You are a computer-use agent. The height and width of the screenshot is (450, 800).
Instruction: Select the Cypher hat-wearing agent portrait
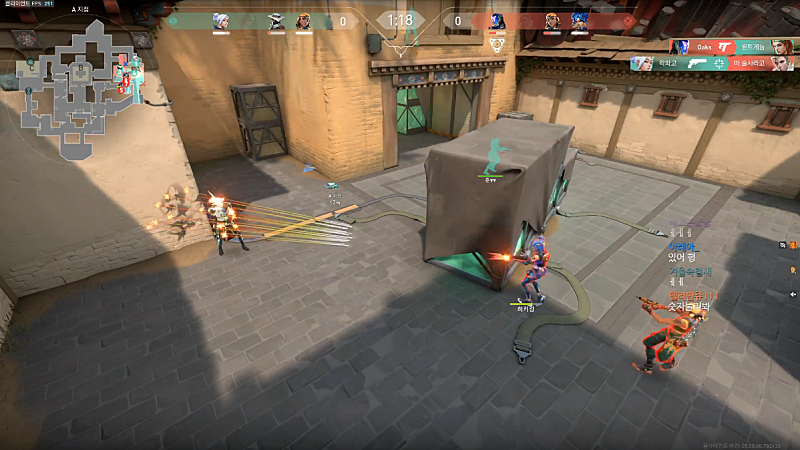tap(276, 20)
